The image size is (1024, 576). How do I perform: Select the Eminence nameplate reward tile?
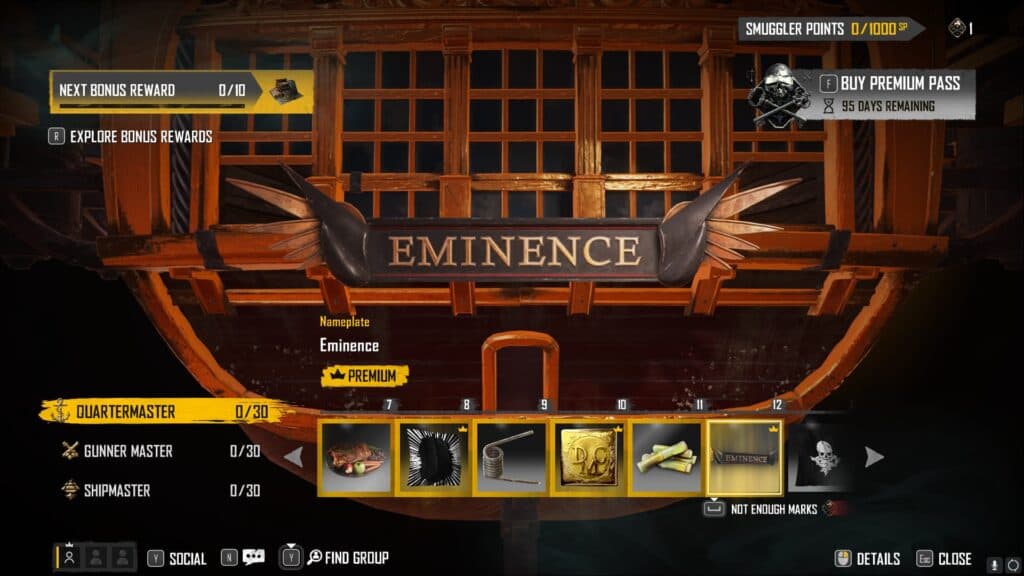click(x=745, y=457)
